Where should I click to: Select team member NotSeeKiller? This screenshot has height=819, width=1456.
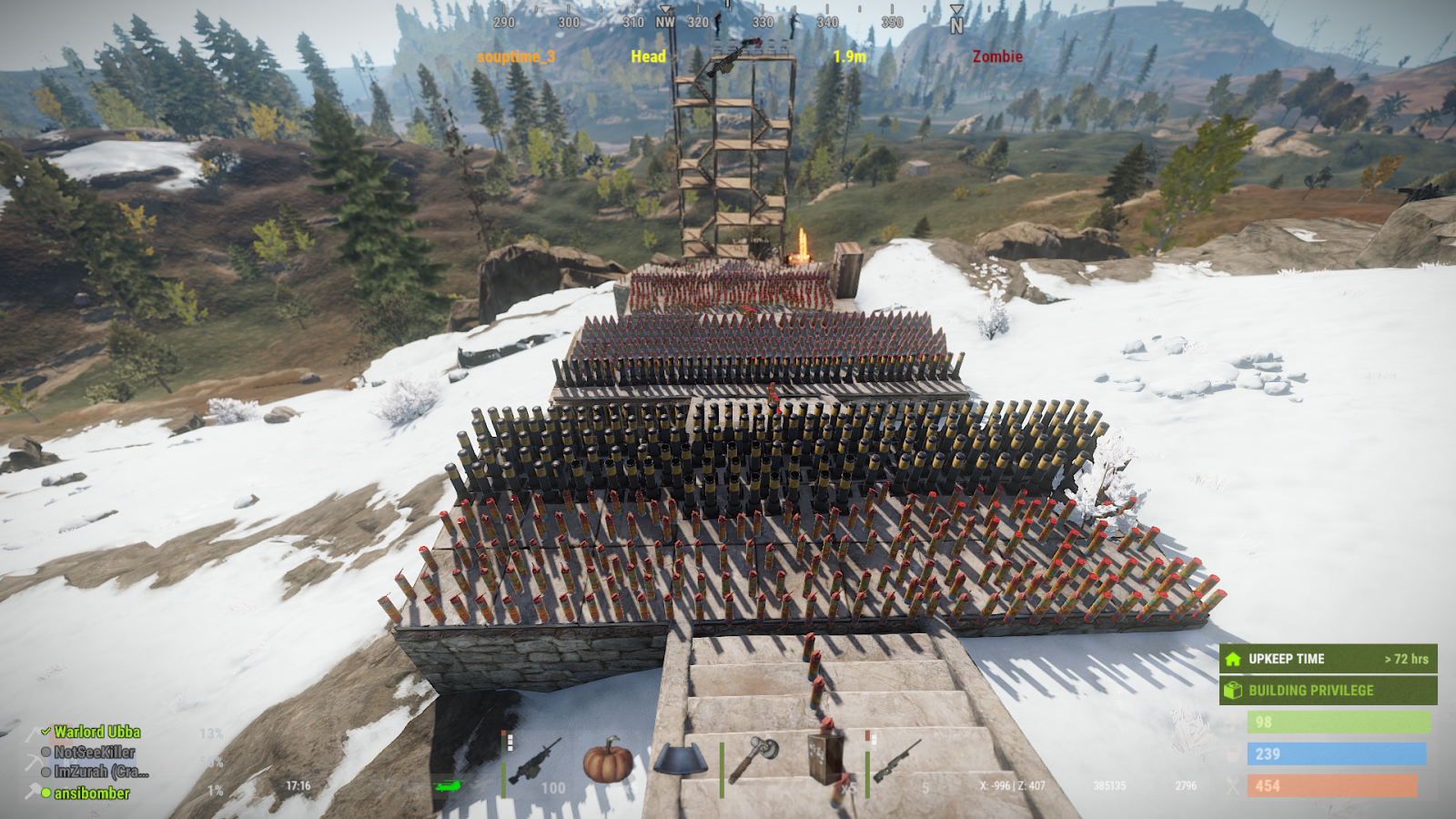(x=94, y=752)
